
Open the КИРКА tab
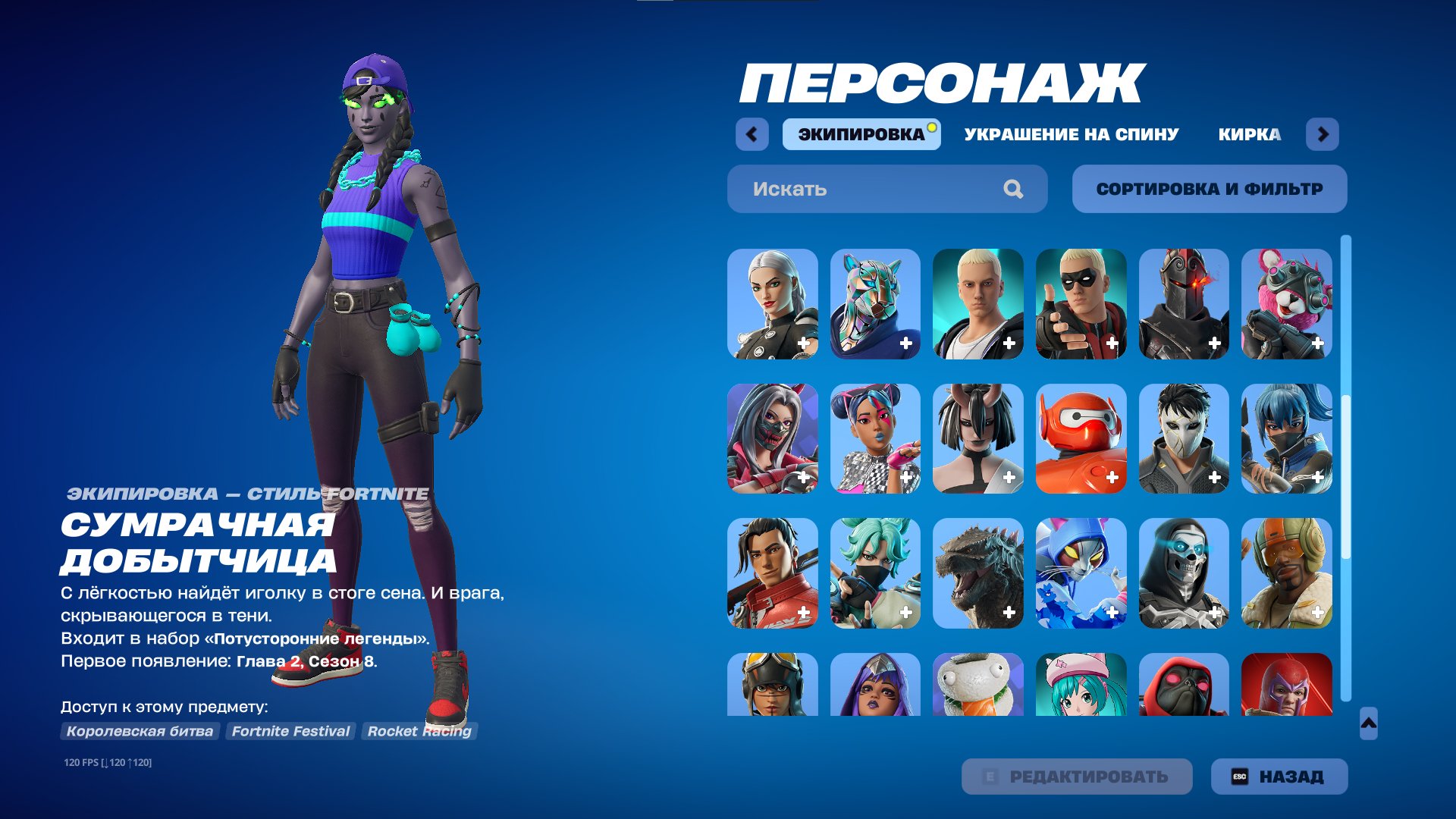(1249, 135)
